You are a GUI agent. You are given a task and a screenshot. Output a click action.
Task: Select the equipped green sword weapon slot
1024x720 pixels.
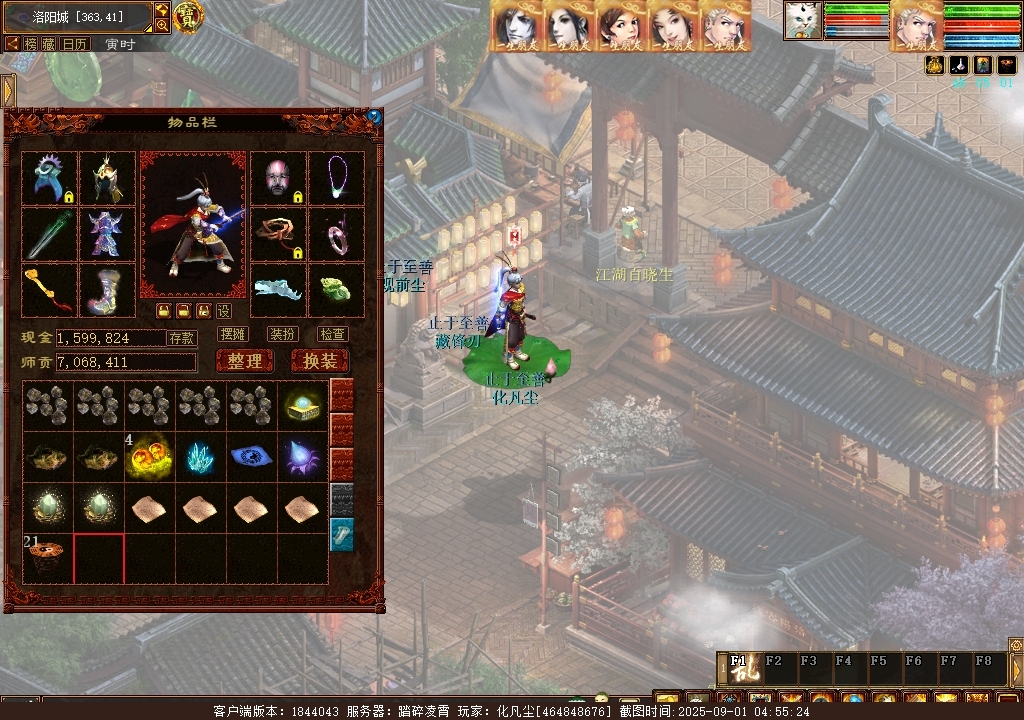(x=49, y=234)
